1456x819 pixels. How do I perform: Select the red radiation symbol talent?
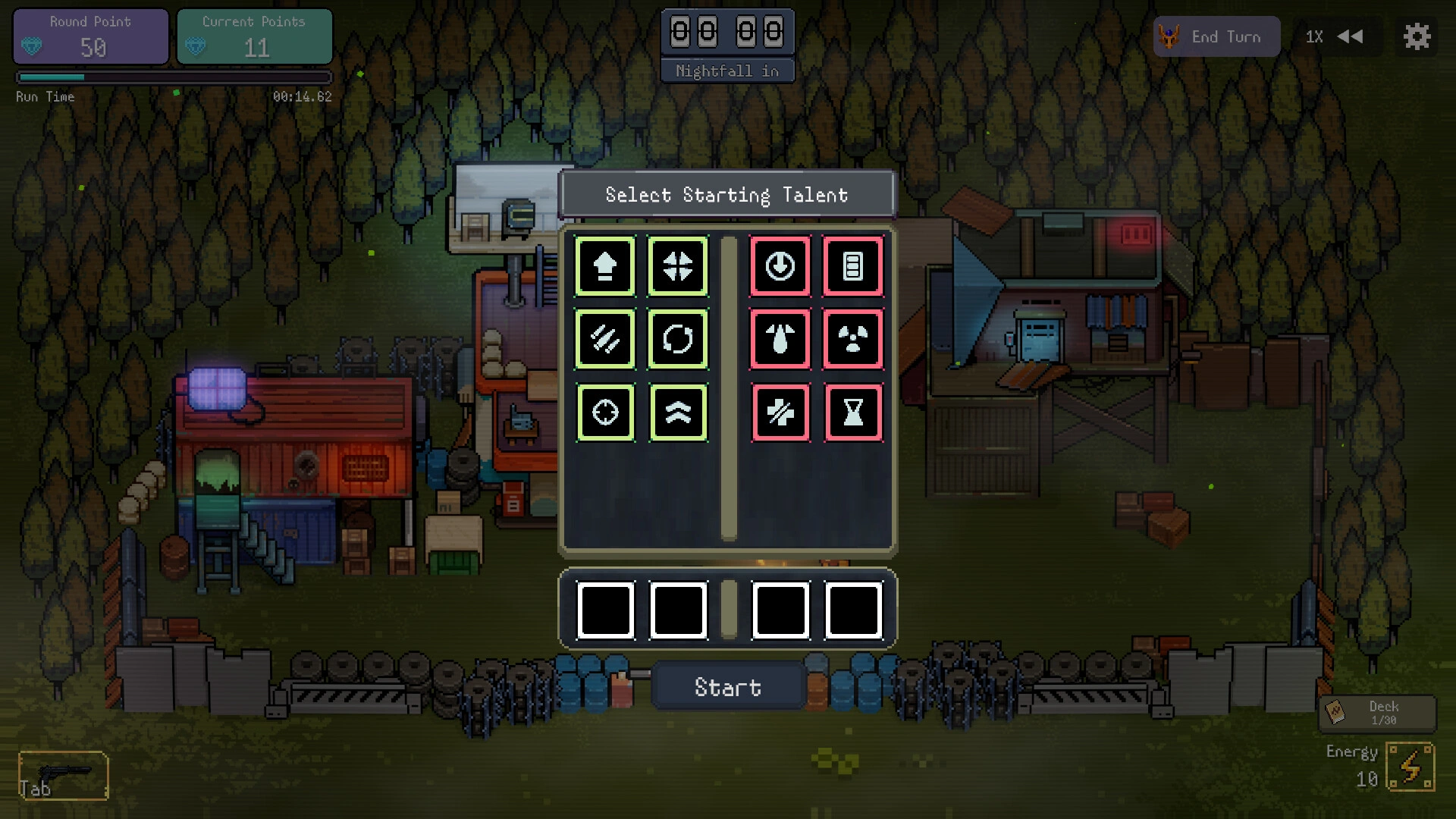853,339
